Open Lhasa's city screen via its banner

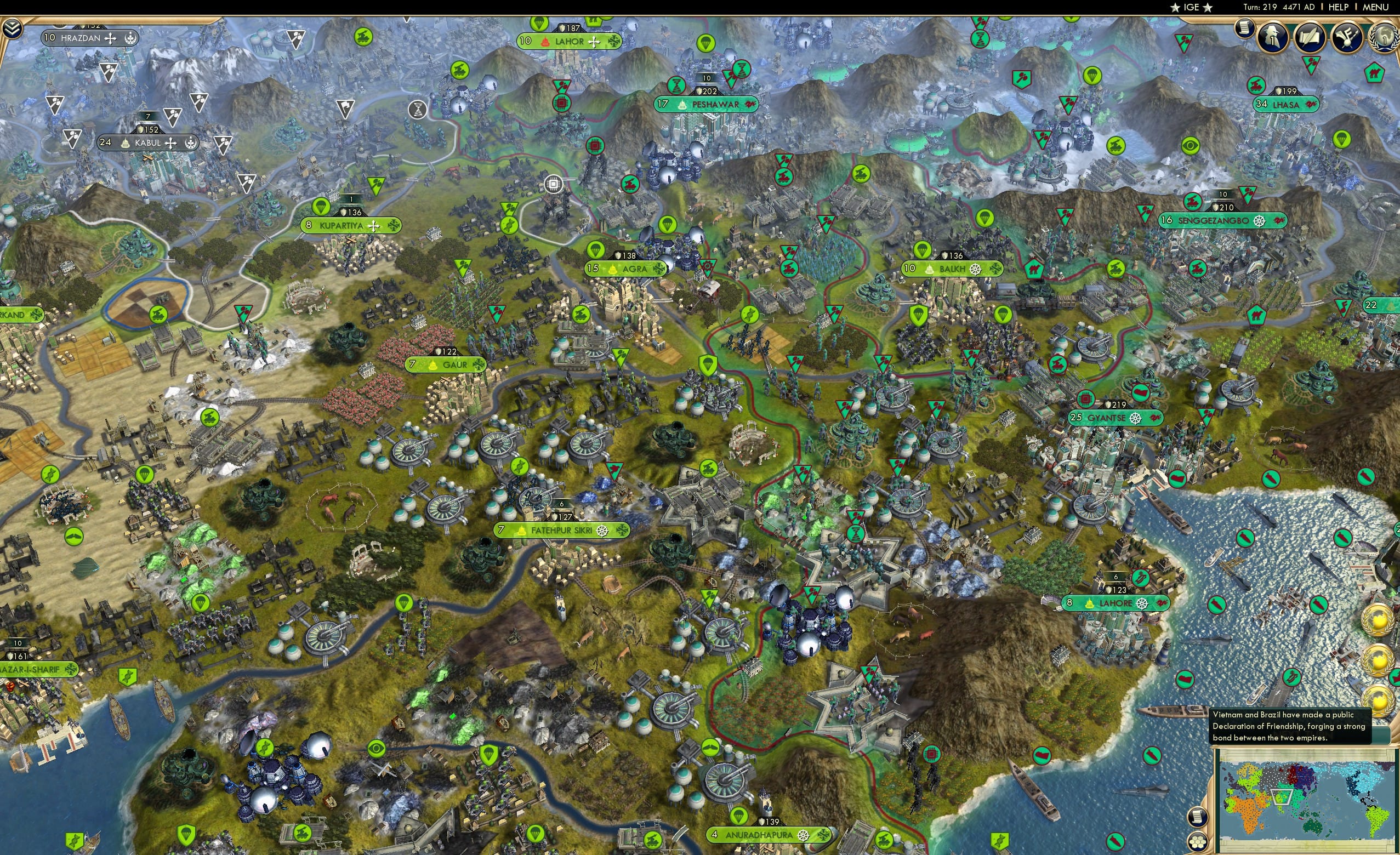(x=1285, y=105)
